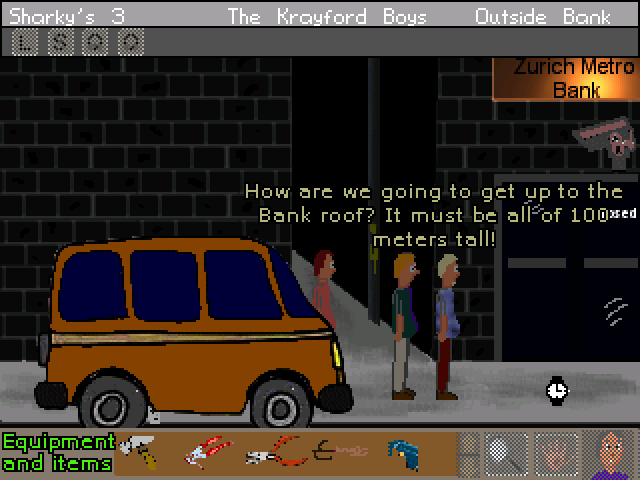Click the question mark help button

pos(130,41)
